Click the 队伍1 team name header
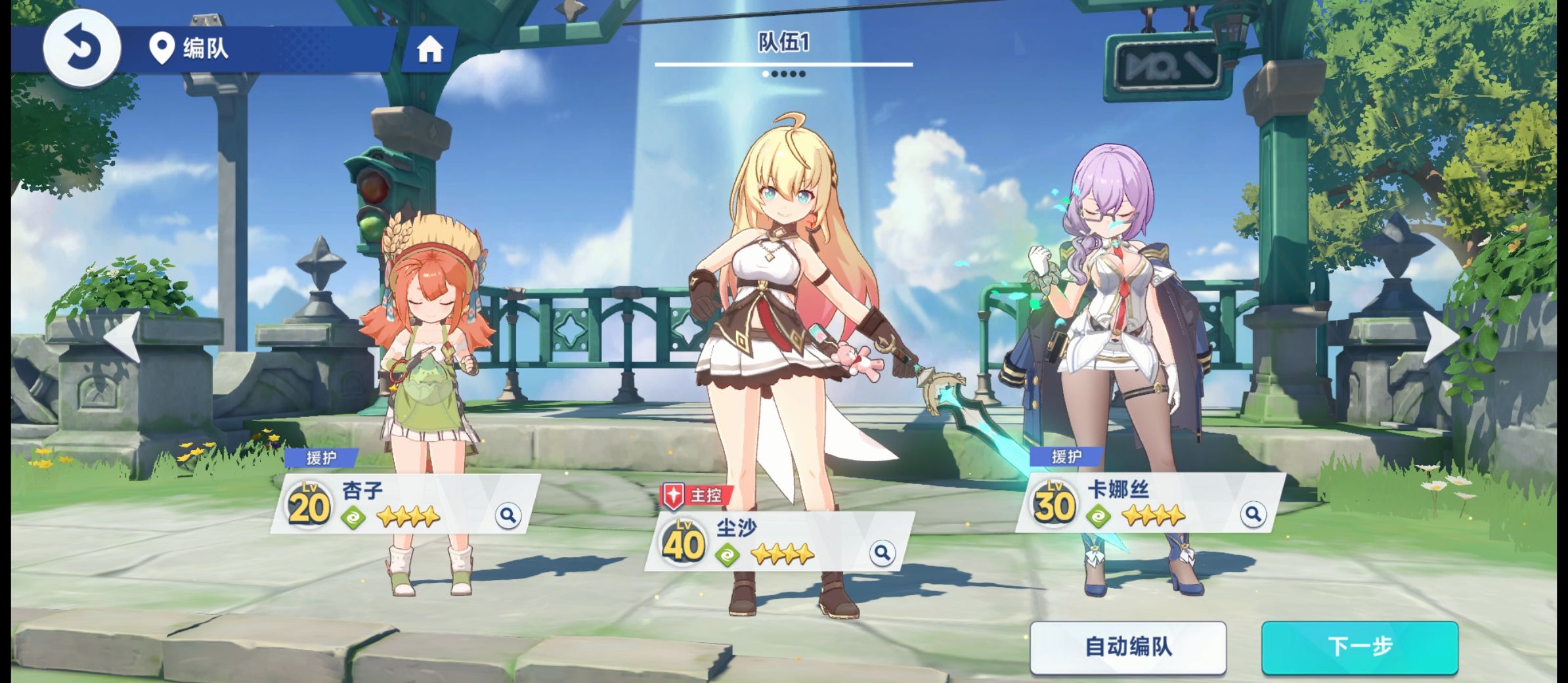Viewport: 1568px width, 683px height. coord(783,43)
